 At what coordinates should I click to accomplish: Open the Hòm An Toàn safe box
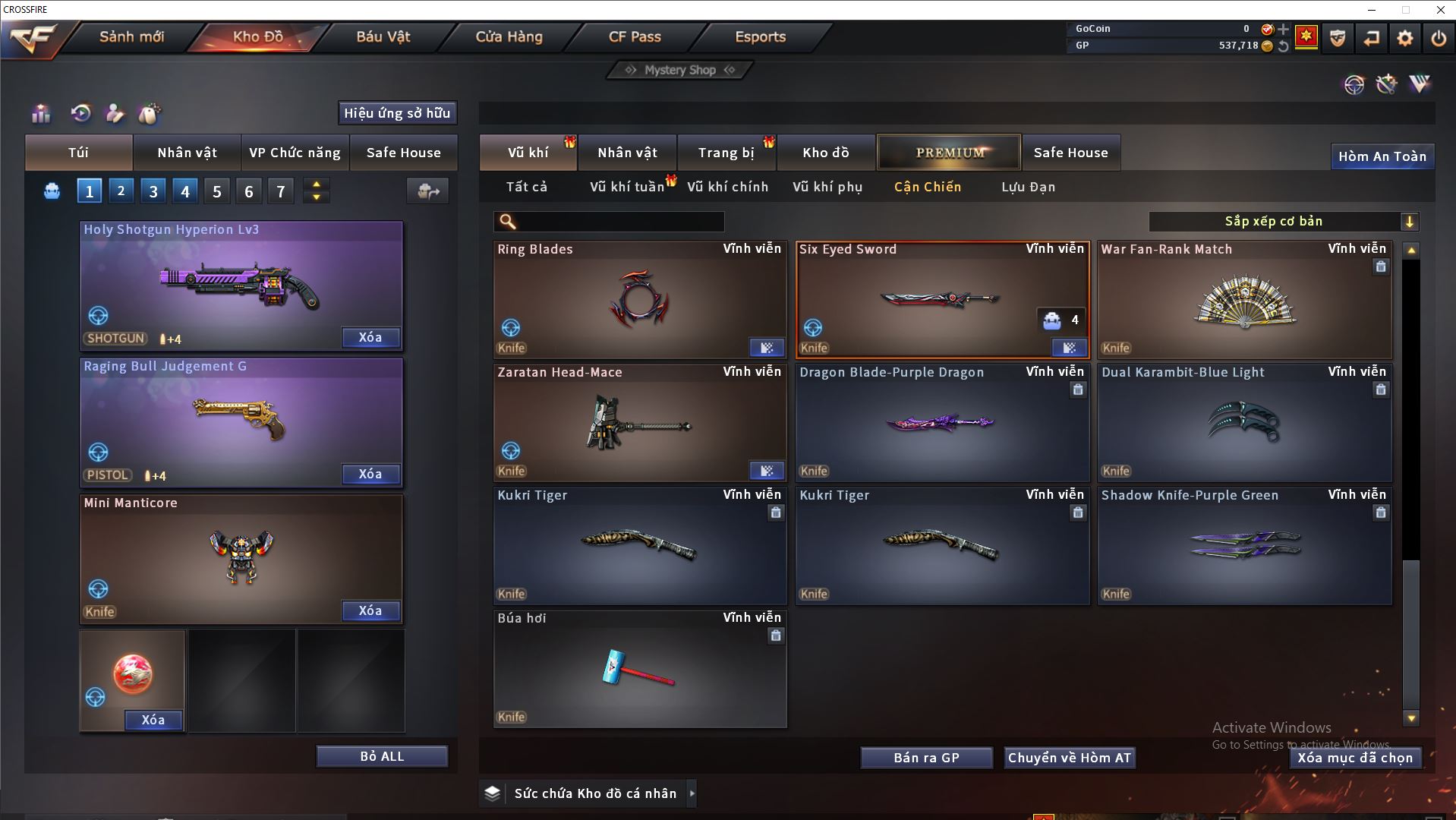(x=1382, y=156)
